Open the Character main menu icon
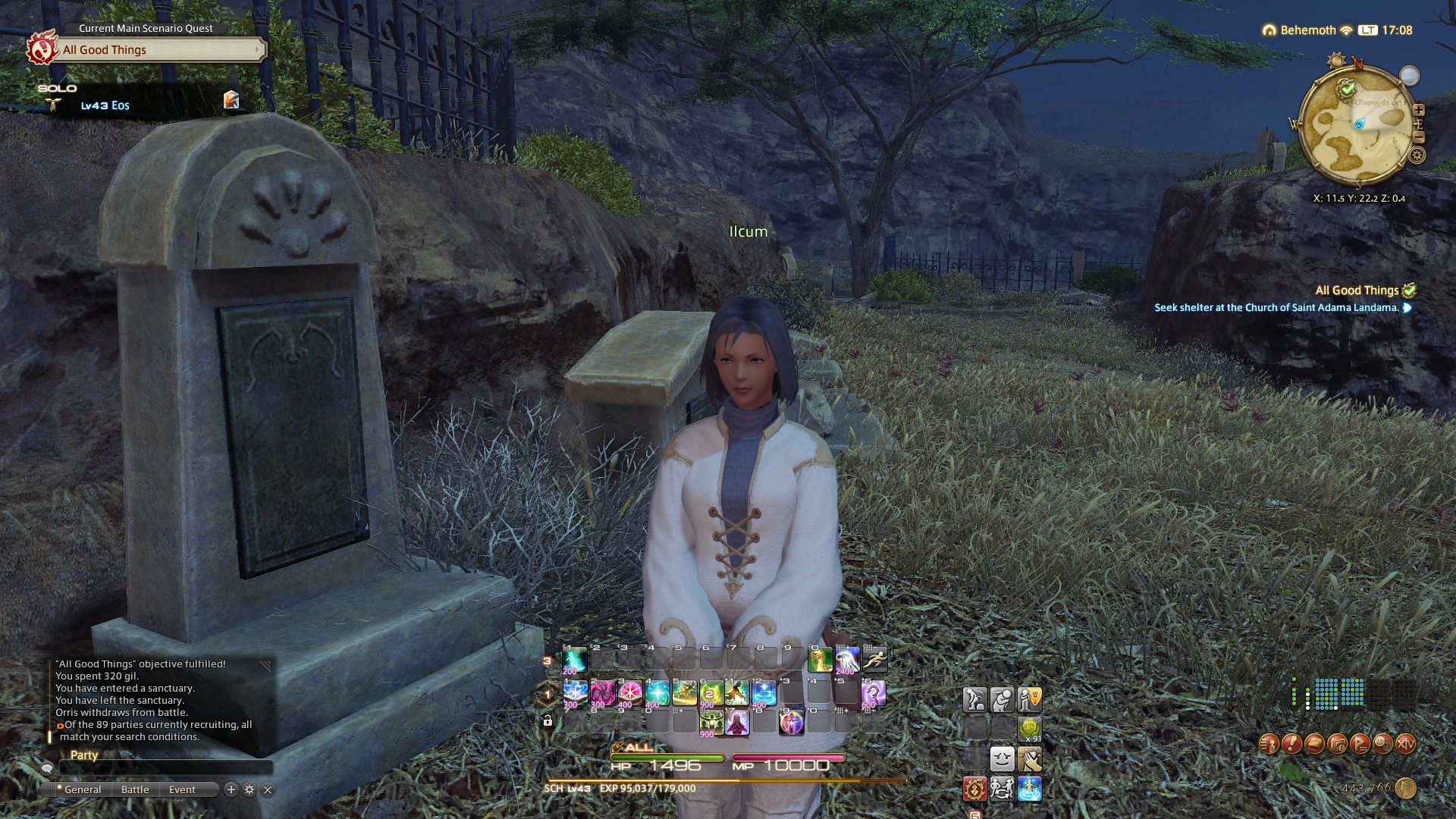The height and width of the screenshot is (819, 1456). (1269, 744)
